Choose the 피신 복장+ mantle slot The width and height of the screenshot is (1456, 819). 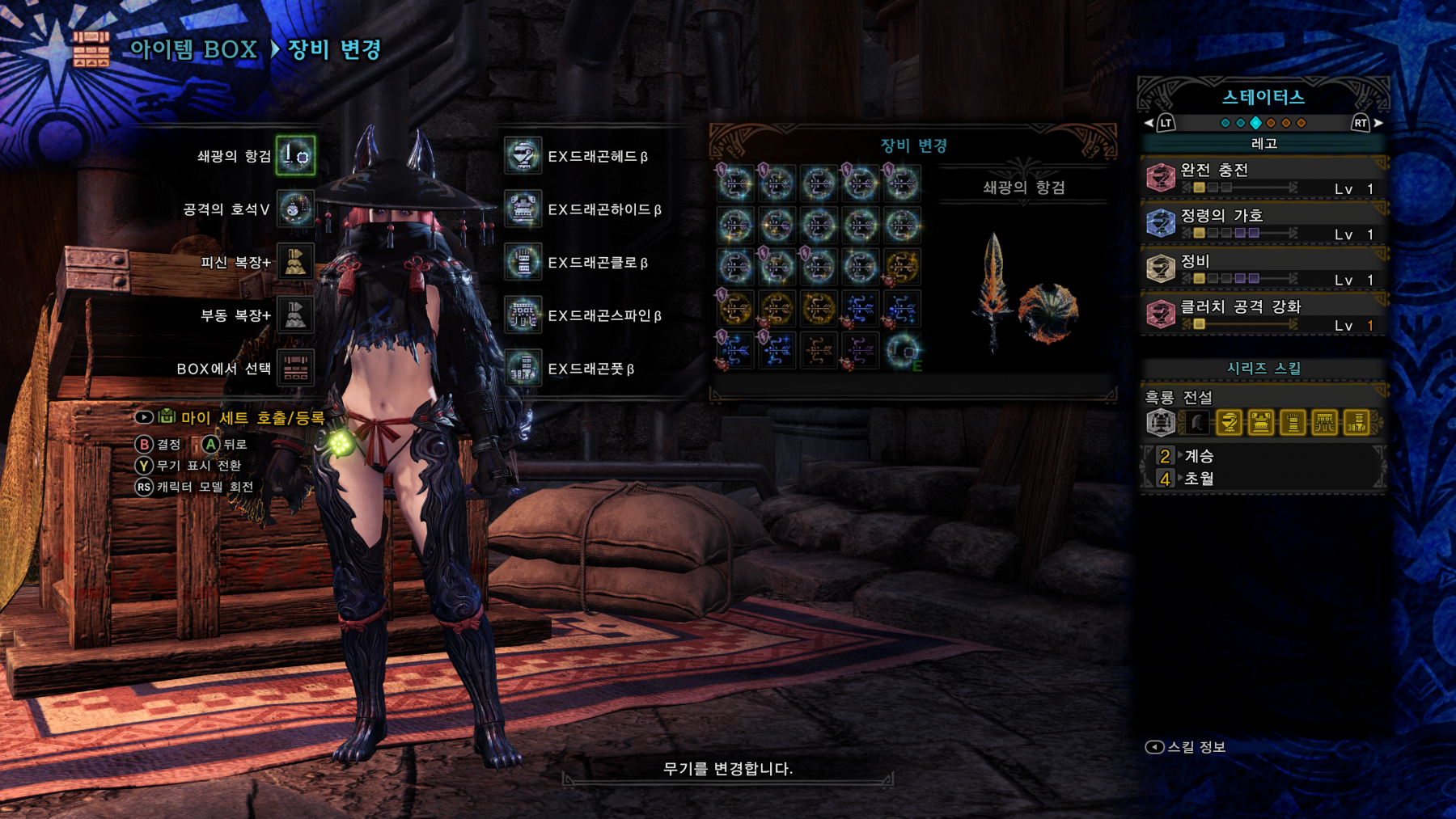point(295,263)
